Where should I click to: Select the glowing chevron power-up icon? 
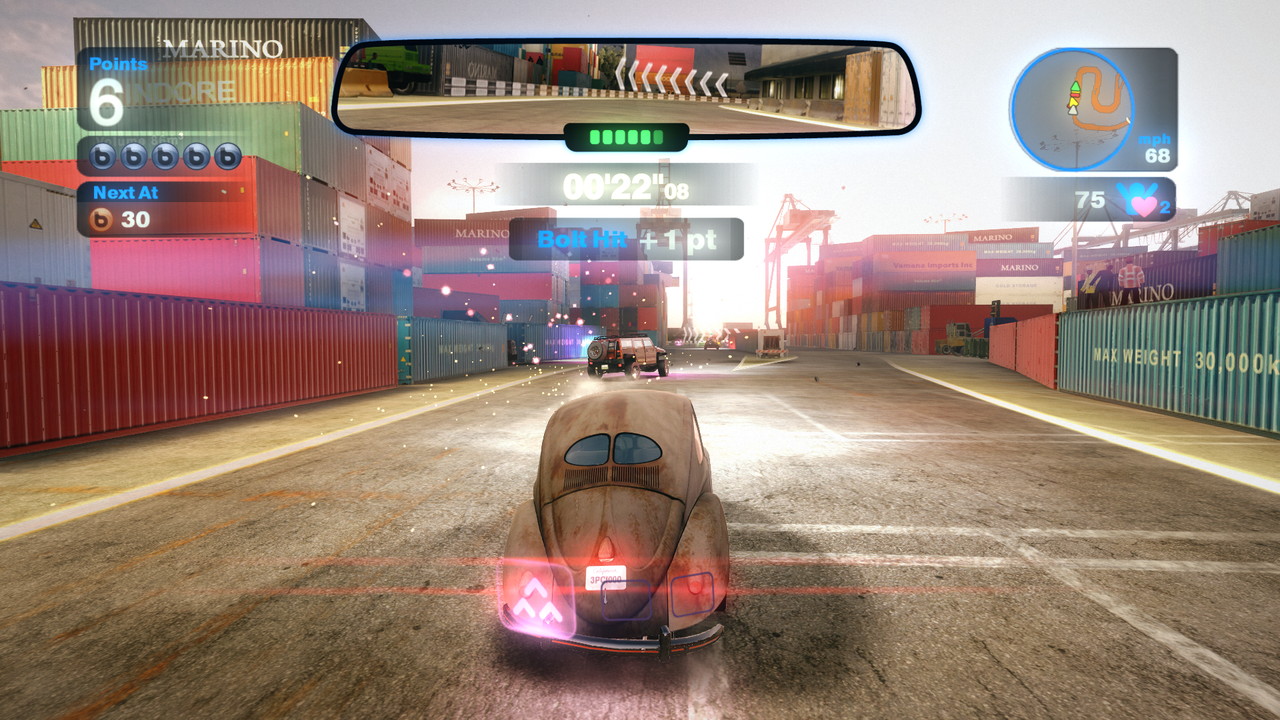pos(539,601)
